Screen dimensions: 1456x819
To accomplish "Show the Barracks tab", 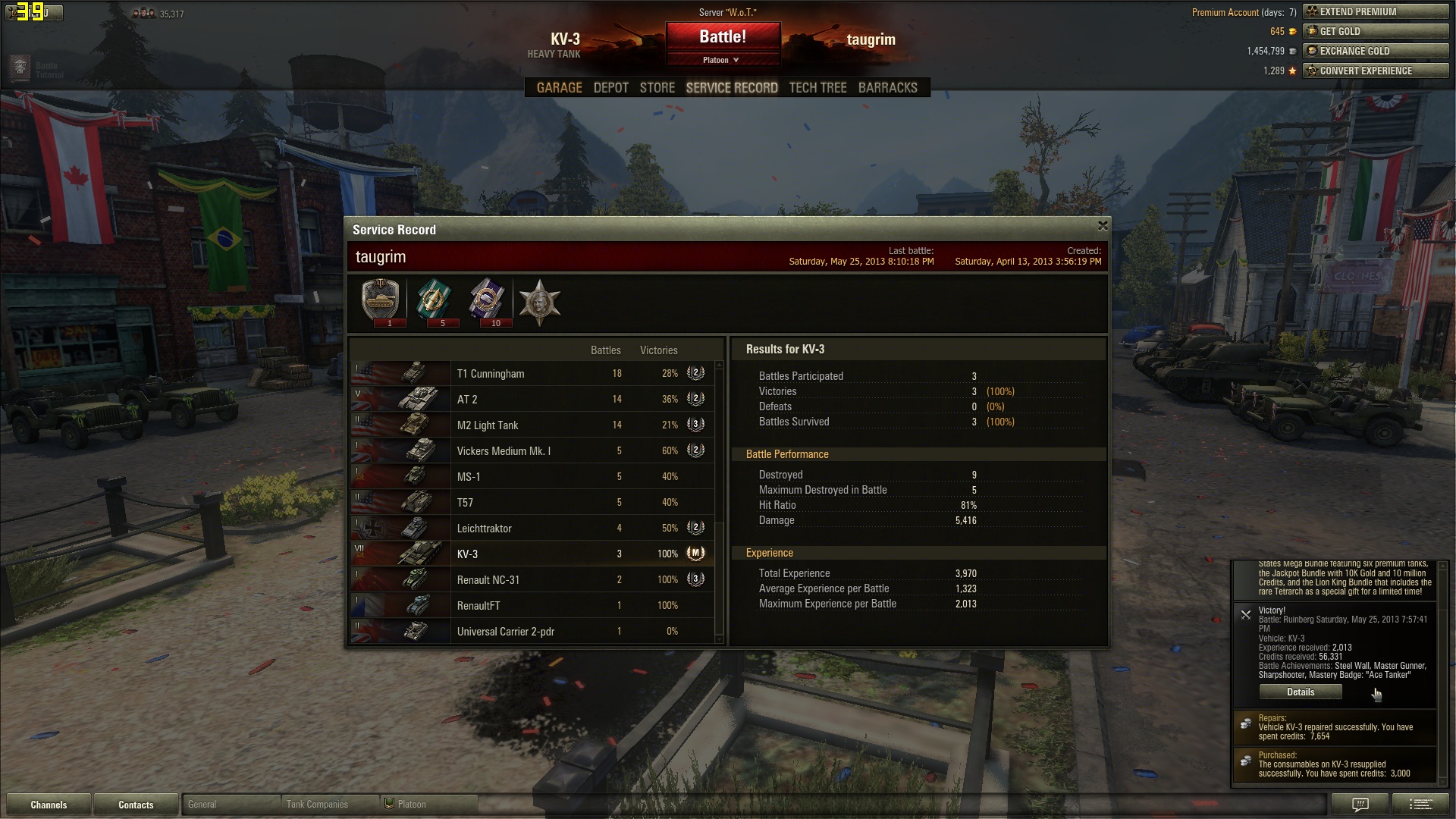I will pyautogui.click(x=887, y=88).
